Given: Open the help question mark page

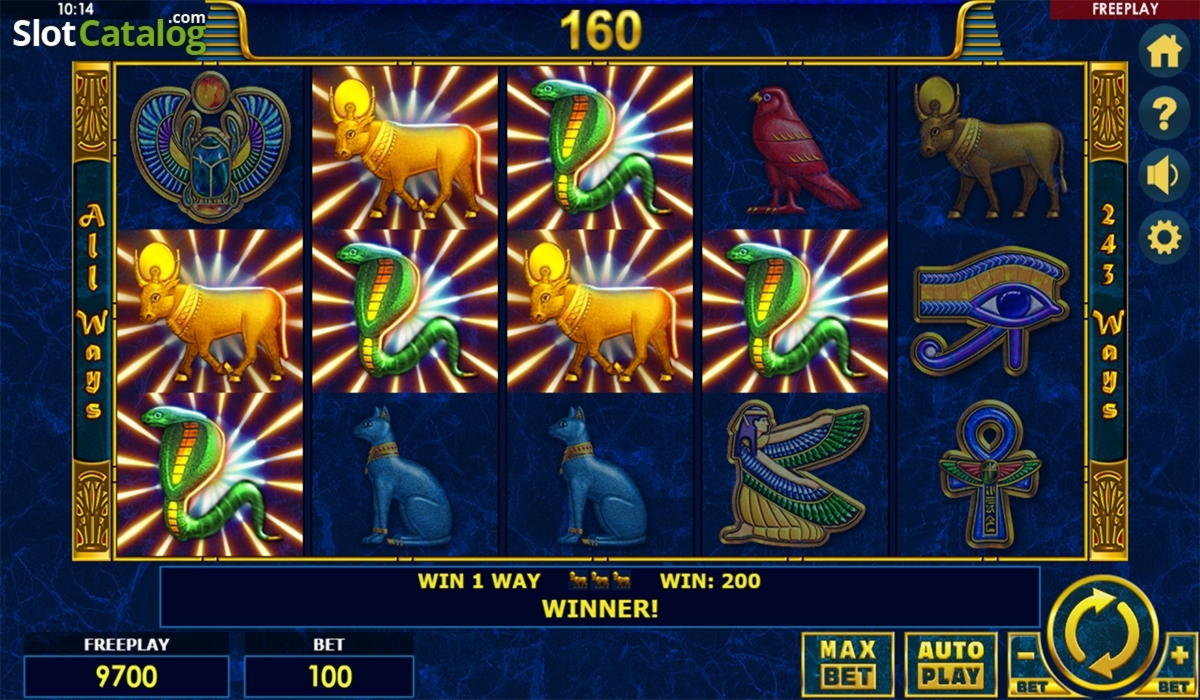Looking at the screenshot, I should (x=1163, y=115).
